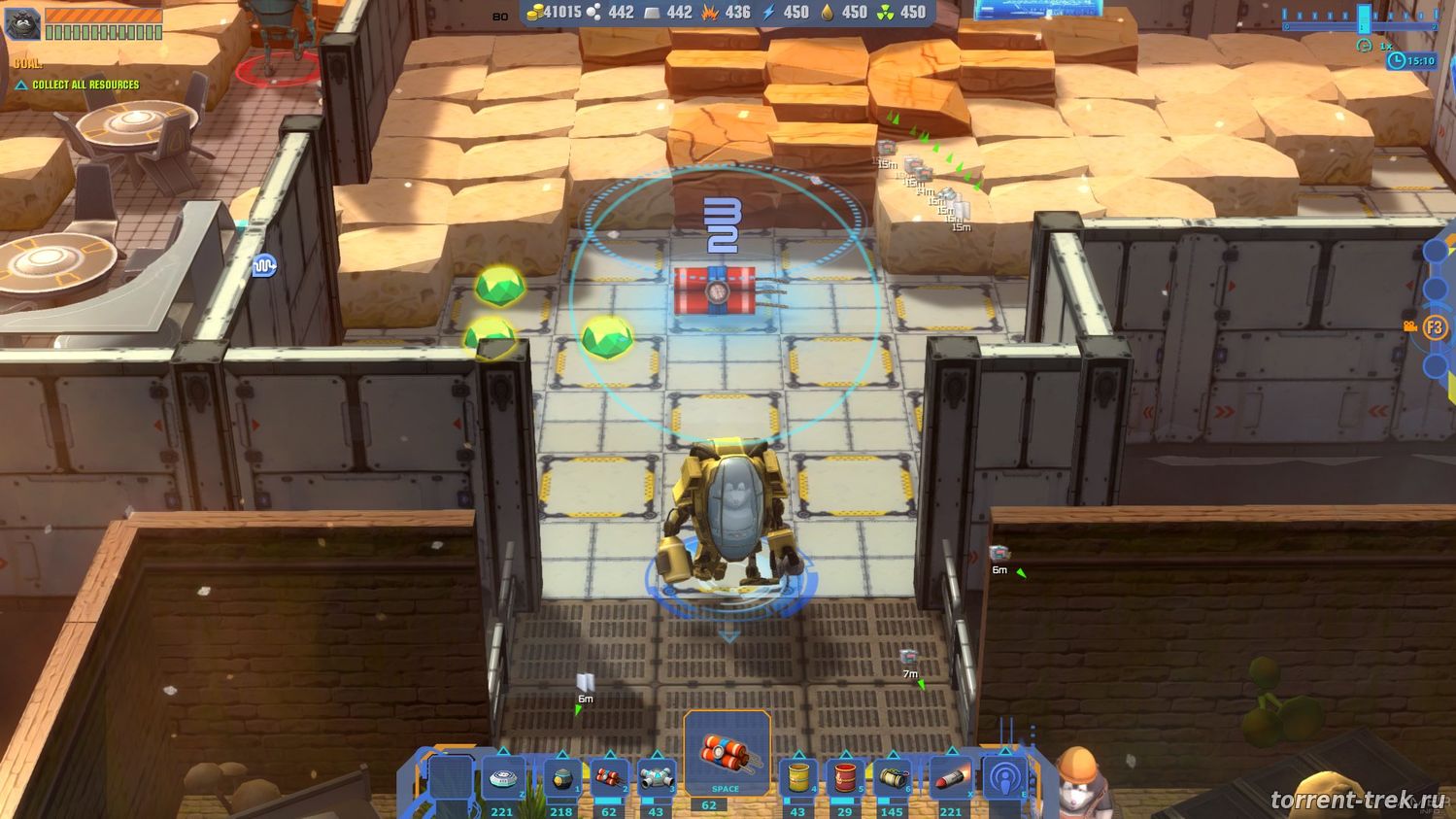
Task: Pick the small dynamite sticks slot
Action: [x=609, y=777]
